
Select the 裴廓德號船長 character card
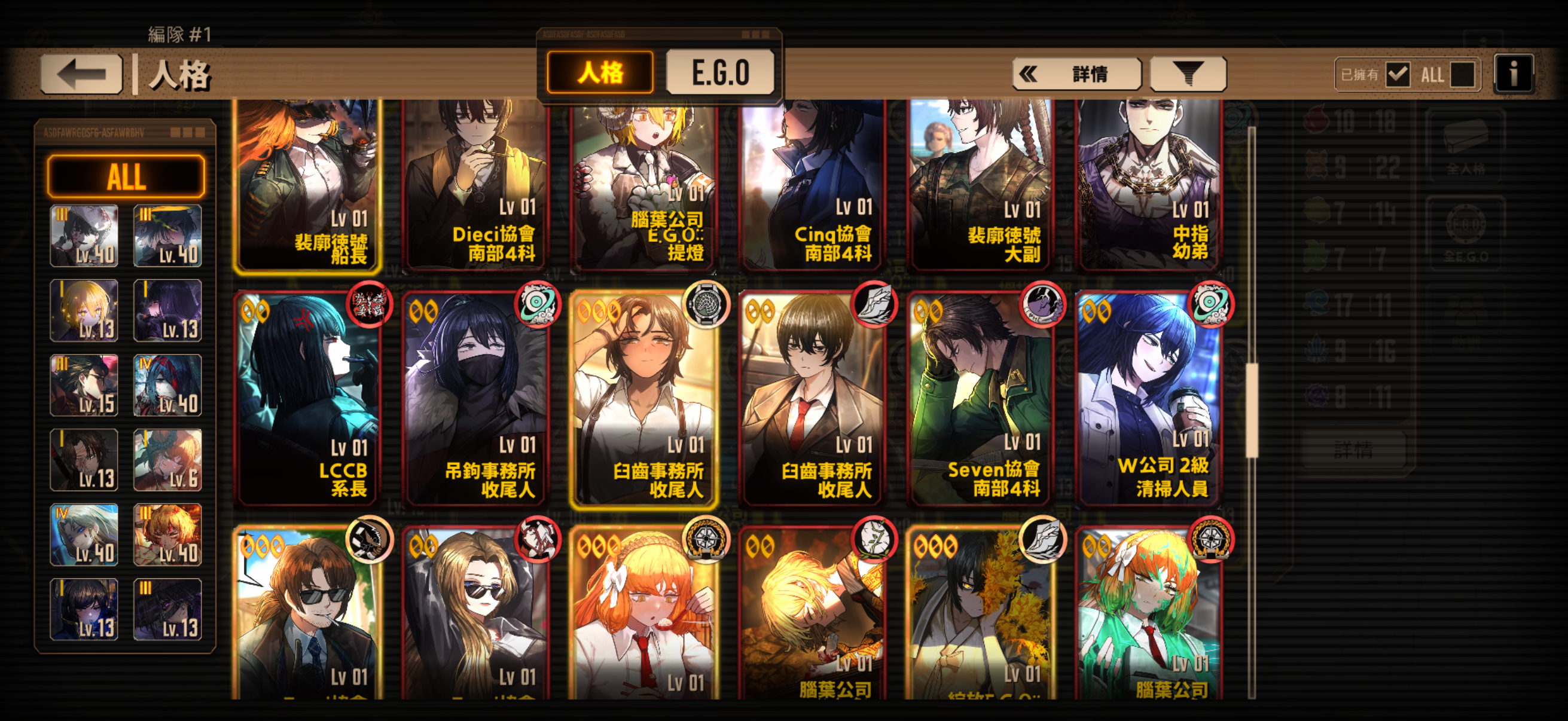(x=309, y=182)
